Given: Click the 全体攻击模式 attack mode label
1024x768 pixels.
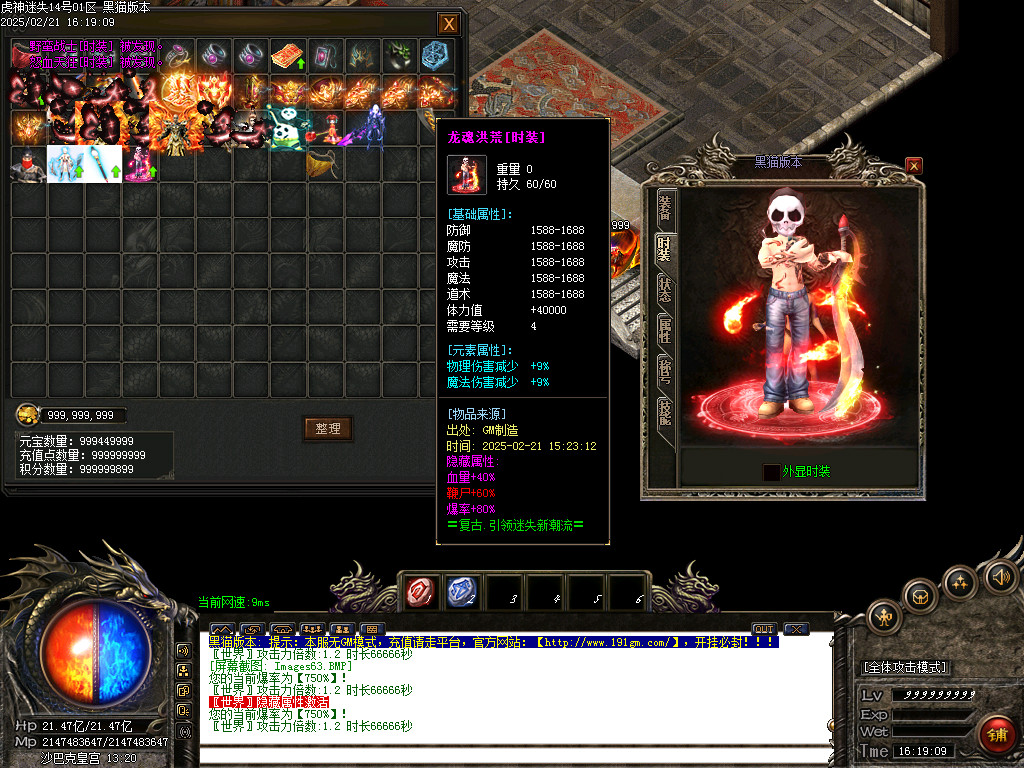Looking at the screenshot, I should coord(905,667).
